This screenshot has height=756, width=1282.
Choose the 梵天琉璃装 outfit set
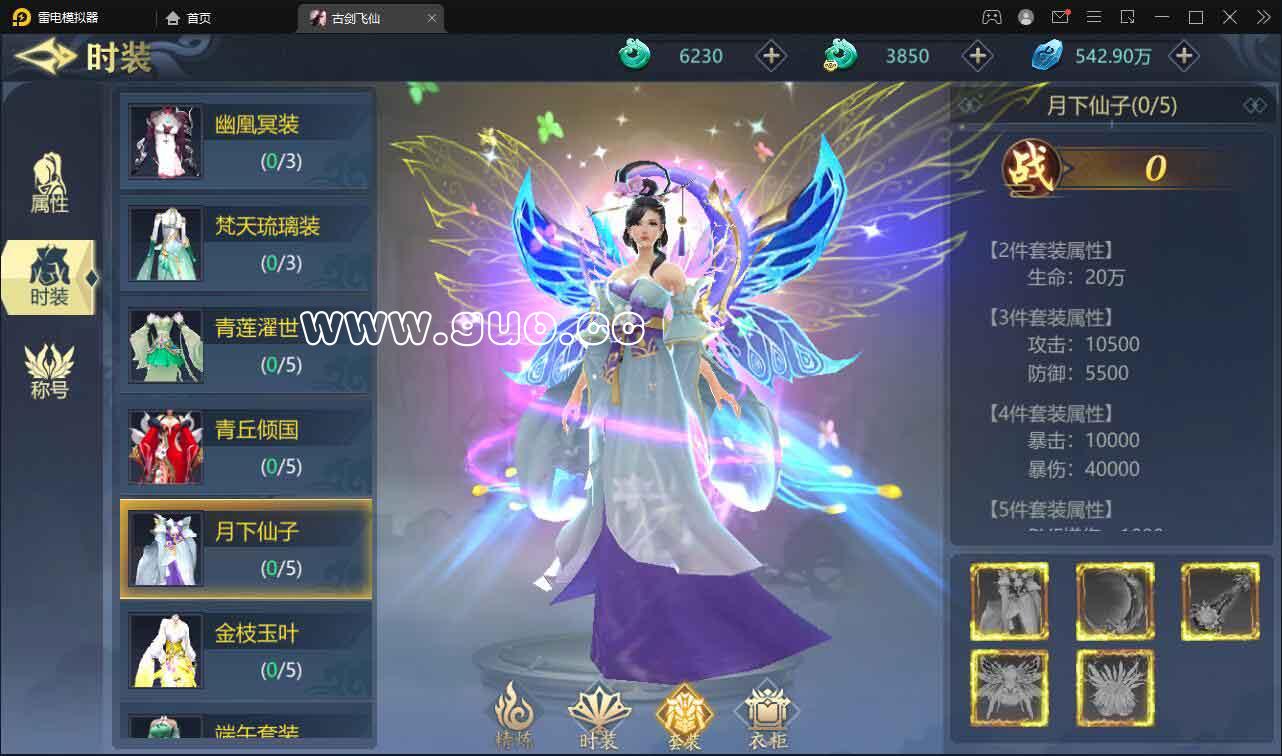tap(246, 242)
